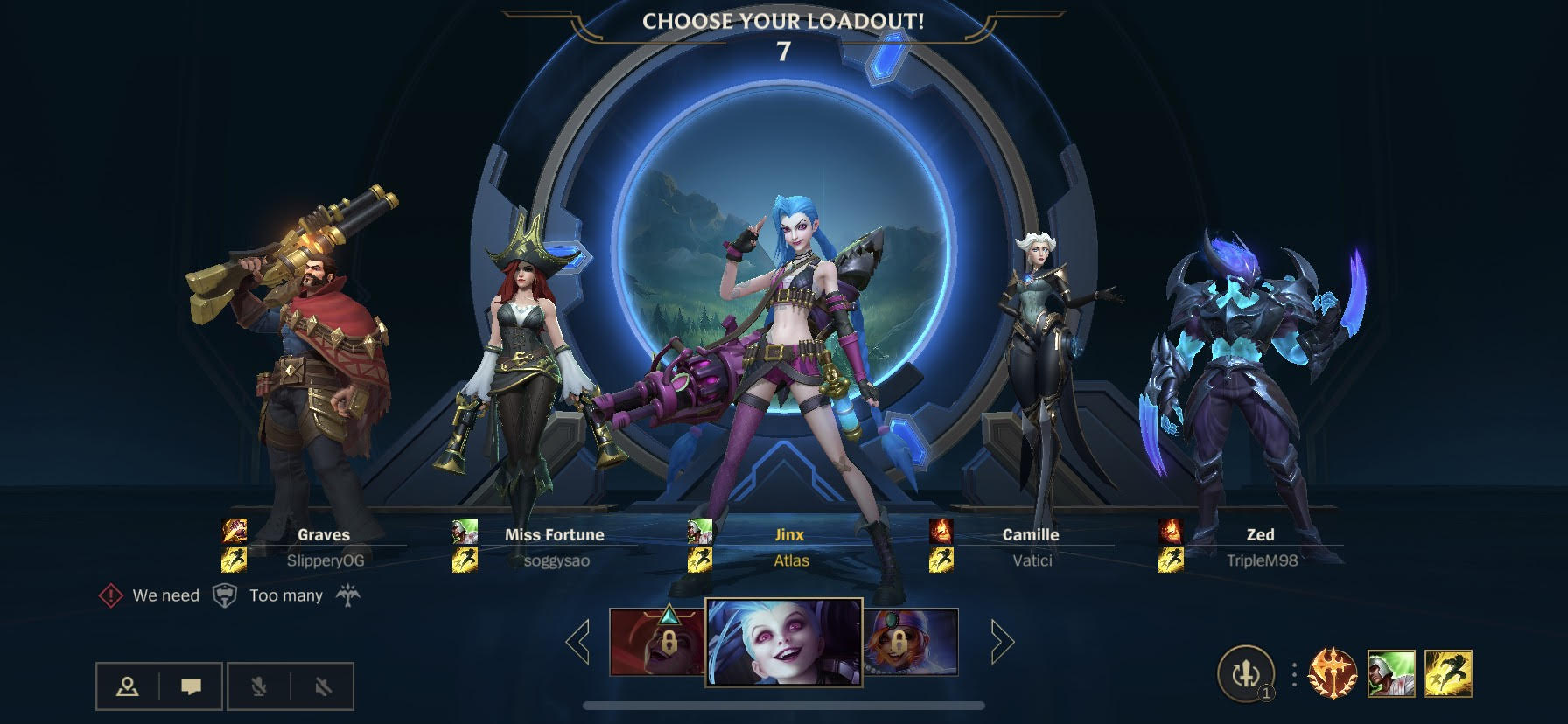The width and height of the screenshot is (1568, 724).
Task: Toggle the muted microphone
Action: tap(258, 686)
